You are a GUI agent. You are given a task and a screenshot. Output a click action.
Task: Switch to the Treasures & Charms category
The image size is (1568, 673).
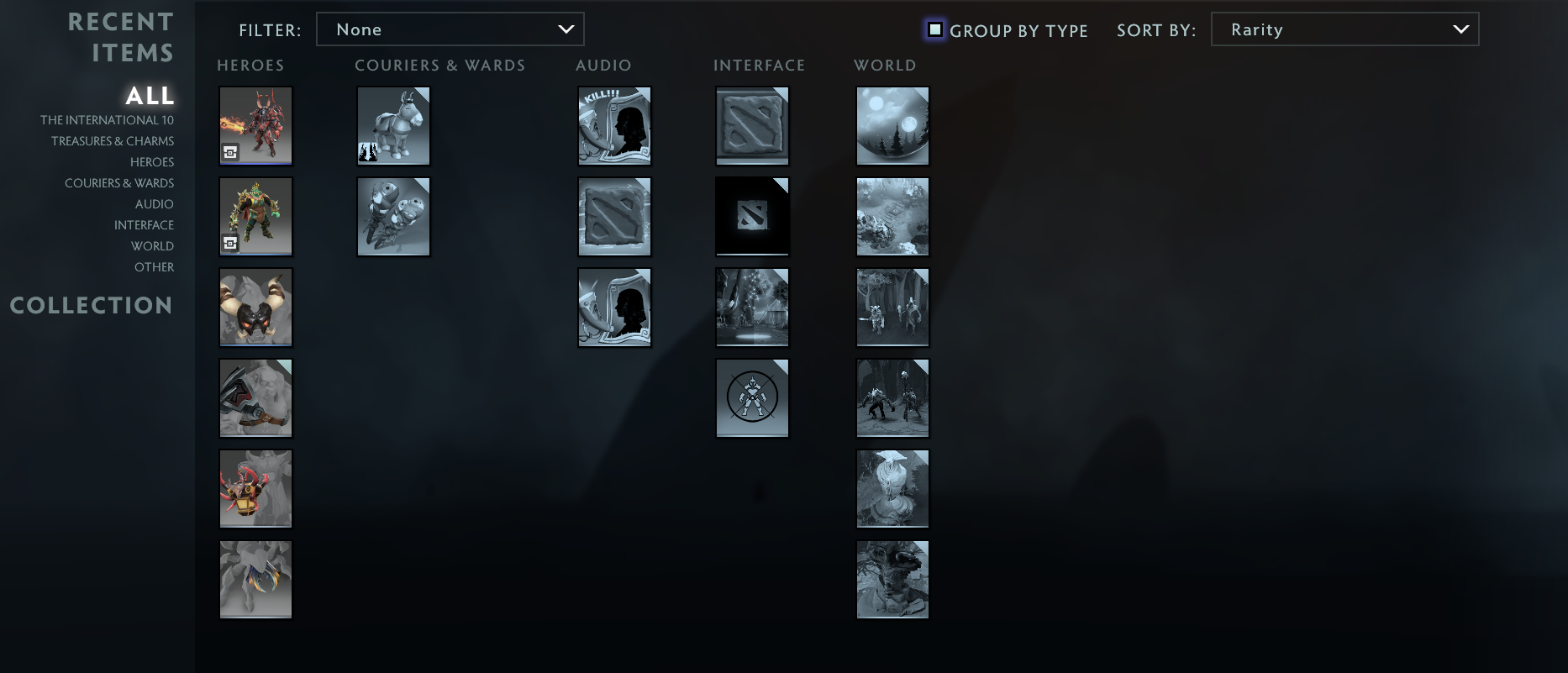coord(113,140)
